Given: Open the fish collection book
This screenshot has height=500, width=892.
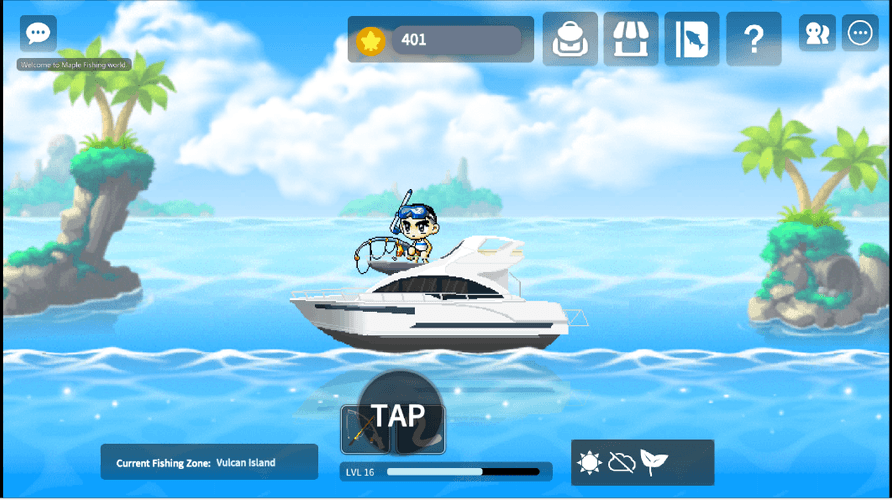Looking at the screenshot, I should click(692, 39).
